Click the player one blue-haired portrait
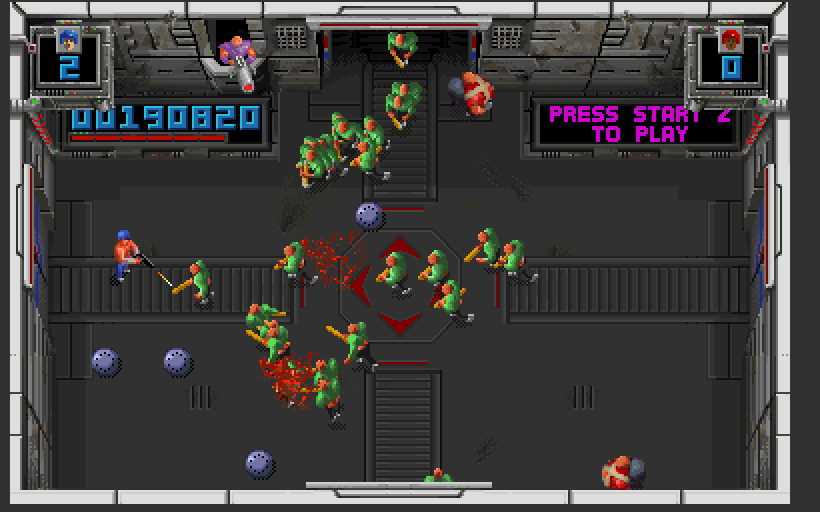The width and height of the screenshot is (820, 512). tap(68, 40)
